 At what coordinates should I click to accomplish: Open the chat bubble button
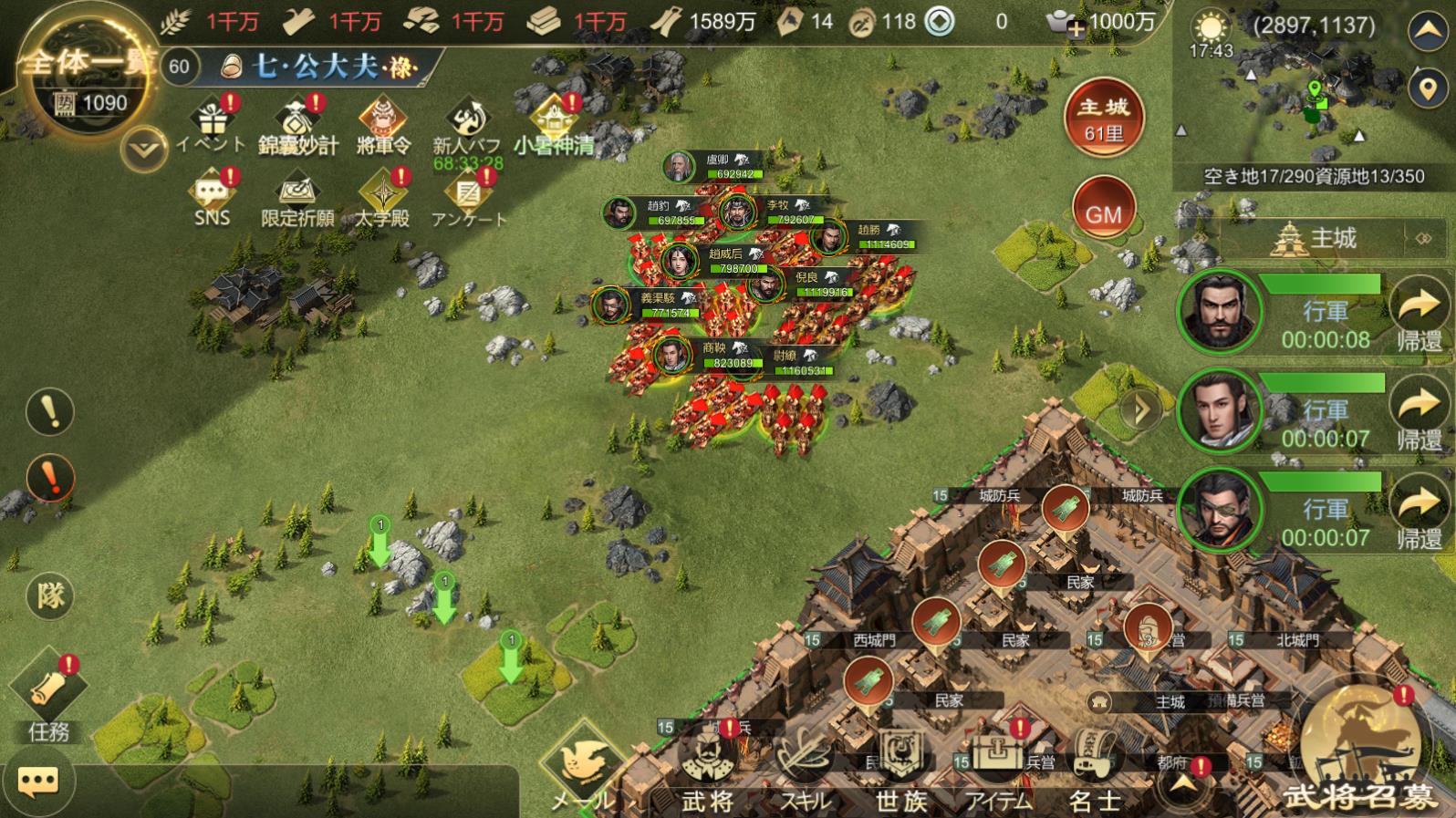click(38, 781)
